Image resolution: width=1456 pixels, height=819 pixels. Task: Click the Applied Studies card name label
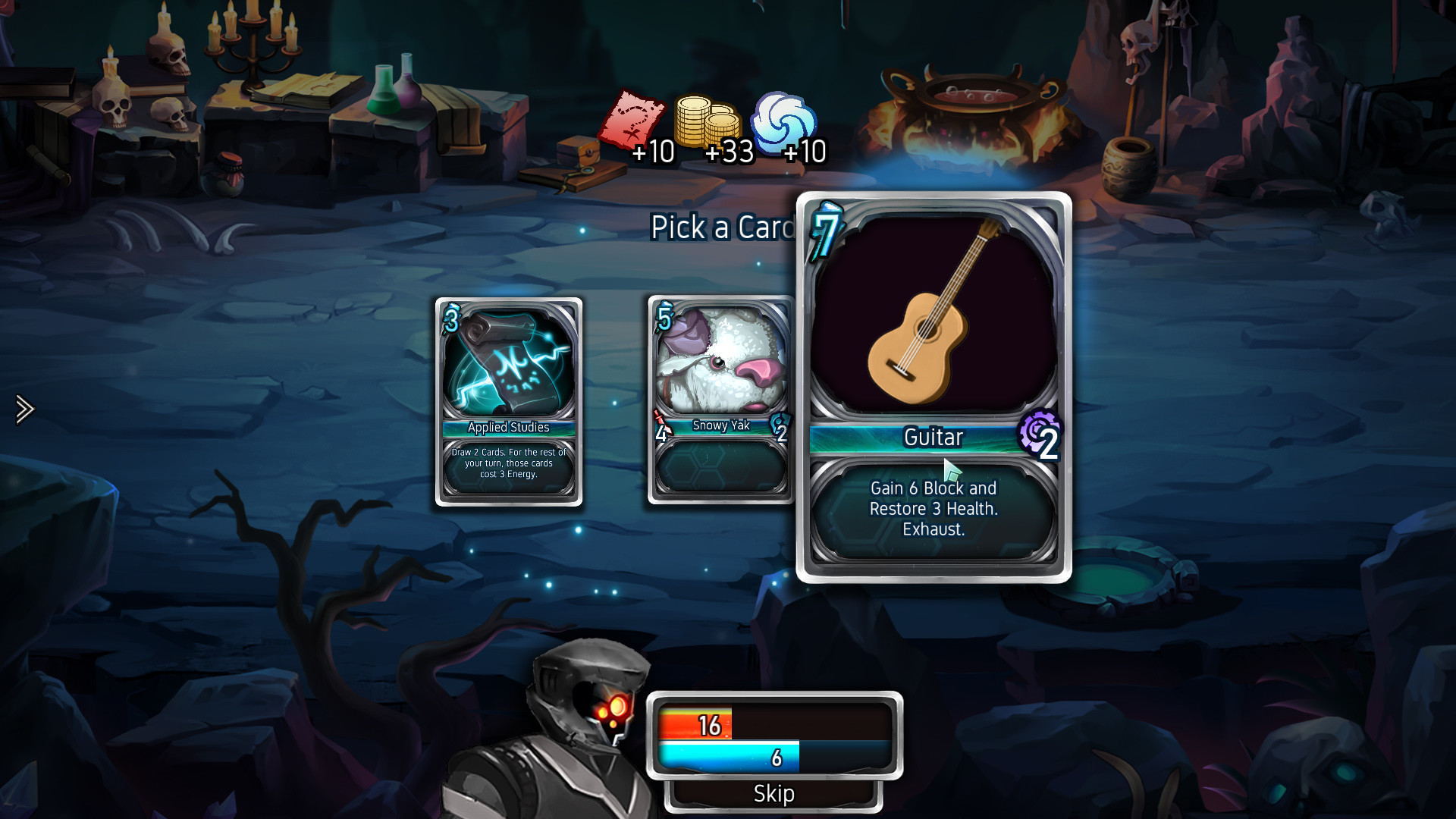coord(508,427)
